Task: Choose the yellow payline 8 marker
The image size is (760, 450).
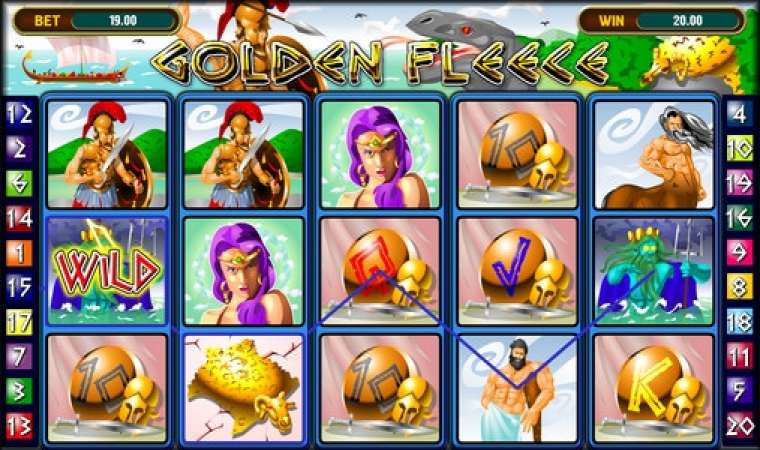Action: [x=741, y=287]
